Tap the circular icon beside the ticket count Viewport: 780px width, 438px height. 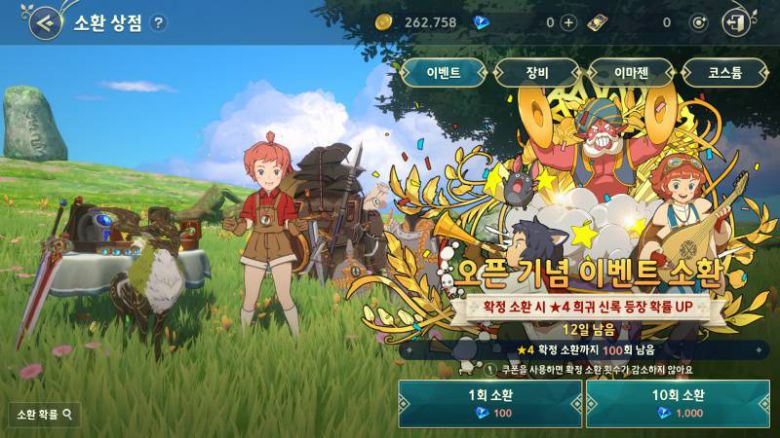pos(699,23)
